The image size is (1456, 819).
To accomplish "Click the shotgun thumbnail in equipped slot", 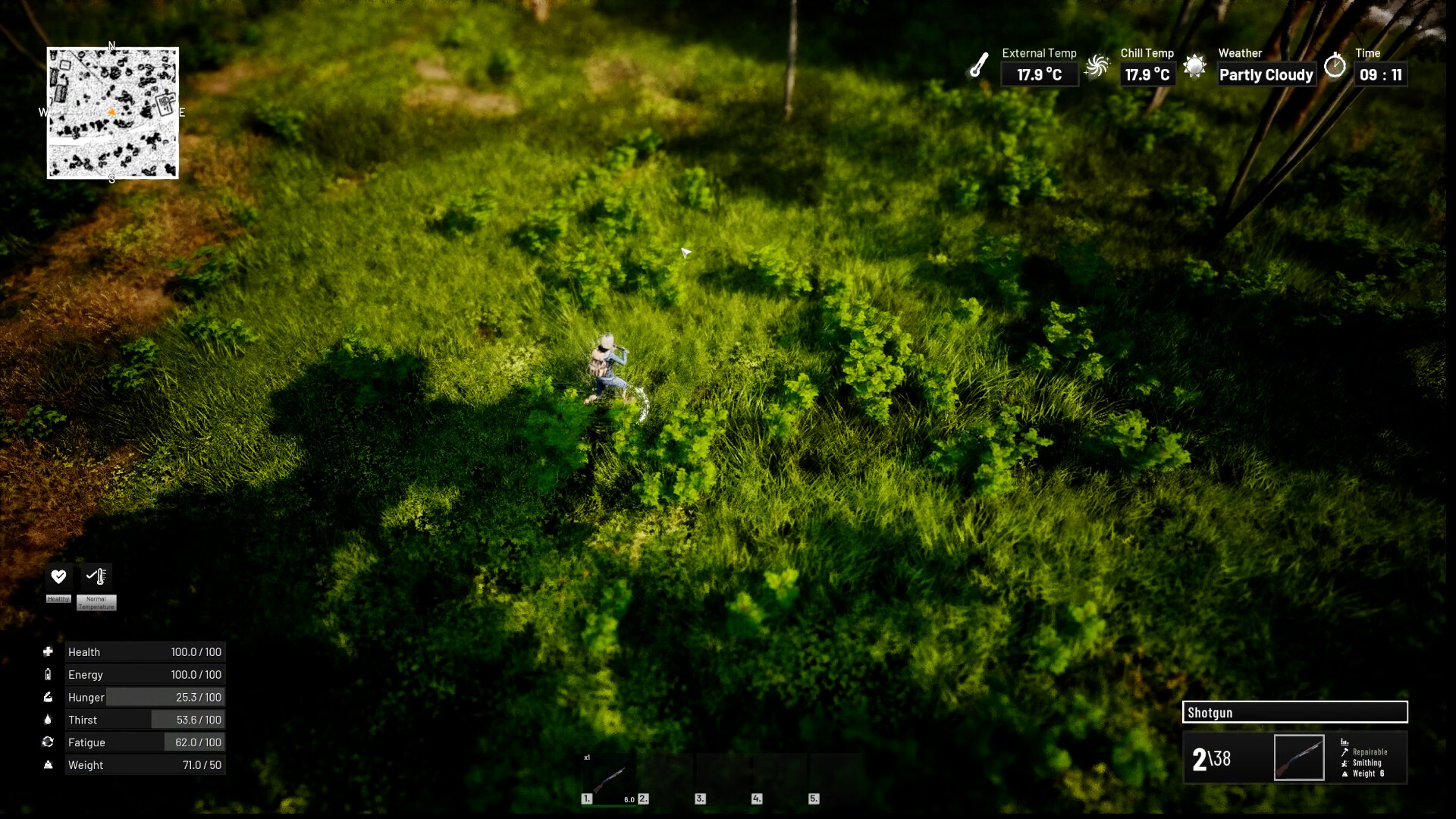I will [1299, 758].
